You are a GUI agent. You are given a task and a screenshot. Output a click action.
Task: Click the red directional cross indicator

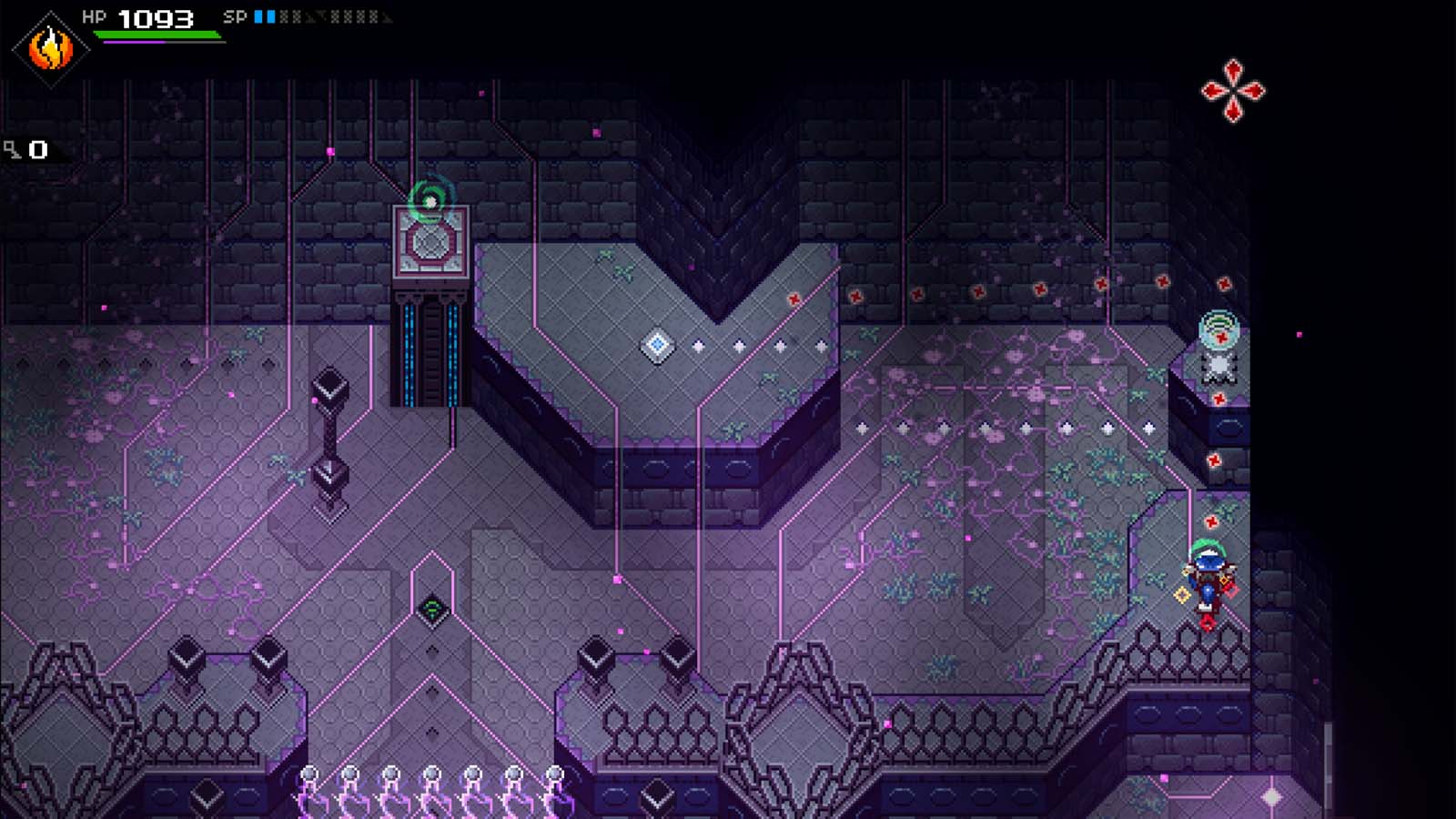coord(1234,88)
